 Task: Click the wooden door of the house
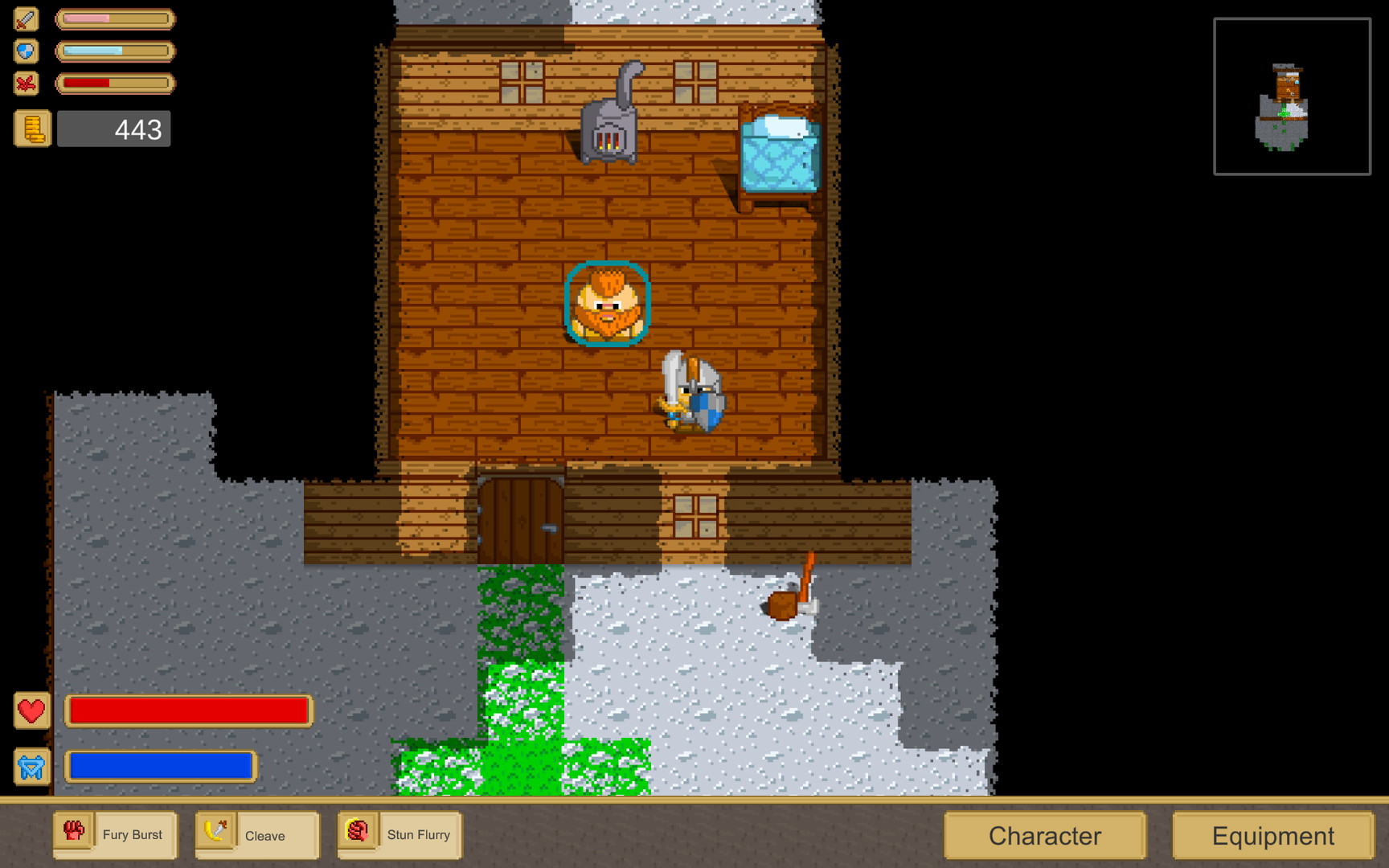coord(520,520)
